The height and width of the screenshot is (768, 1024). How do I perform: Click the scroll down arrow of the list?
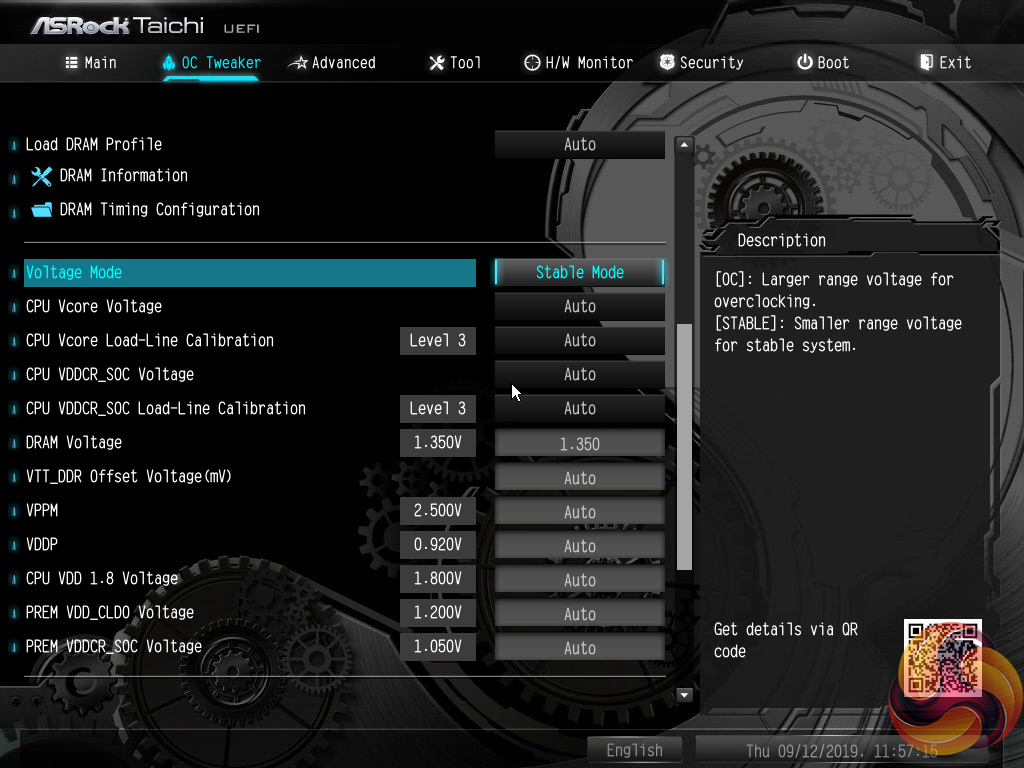[685, 695]
